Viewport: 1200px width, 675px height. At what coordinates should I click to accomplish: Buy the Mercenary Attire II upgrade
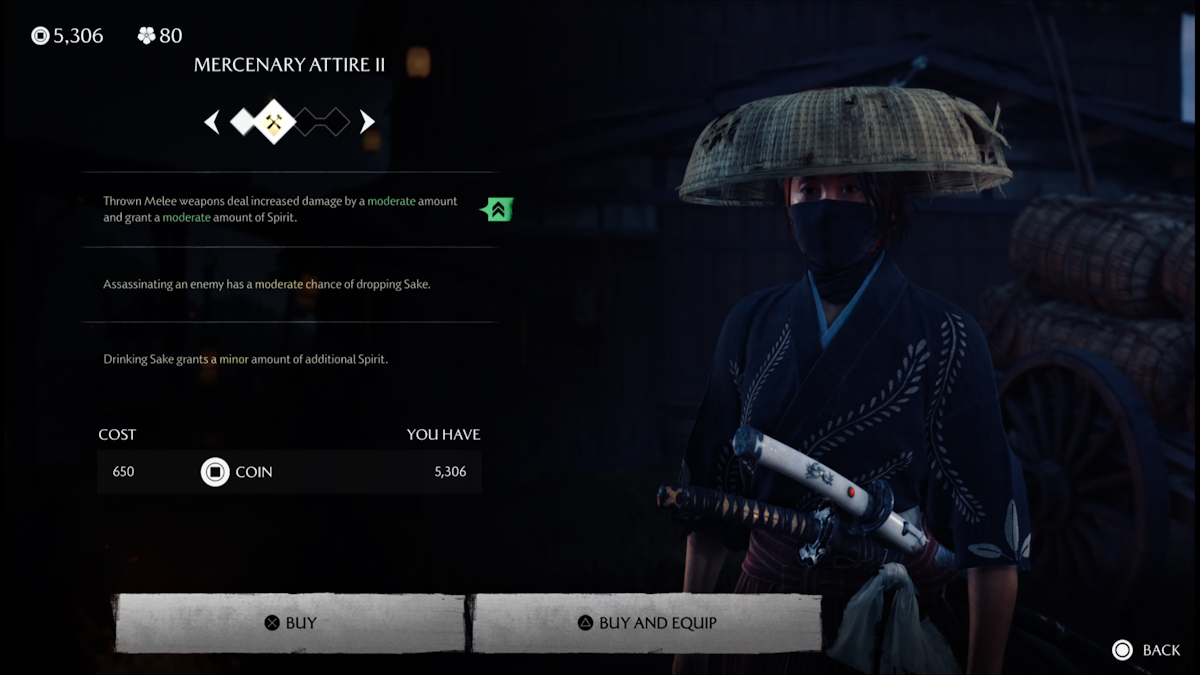290,623
